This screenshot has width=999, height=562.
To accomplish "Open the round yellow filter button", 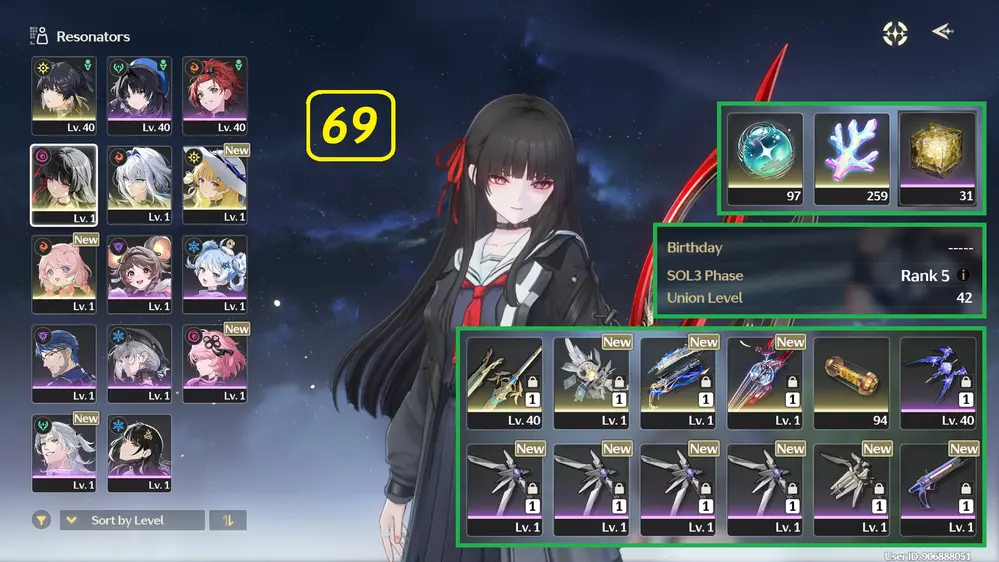I will click(x=42, y=520).
